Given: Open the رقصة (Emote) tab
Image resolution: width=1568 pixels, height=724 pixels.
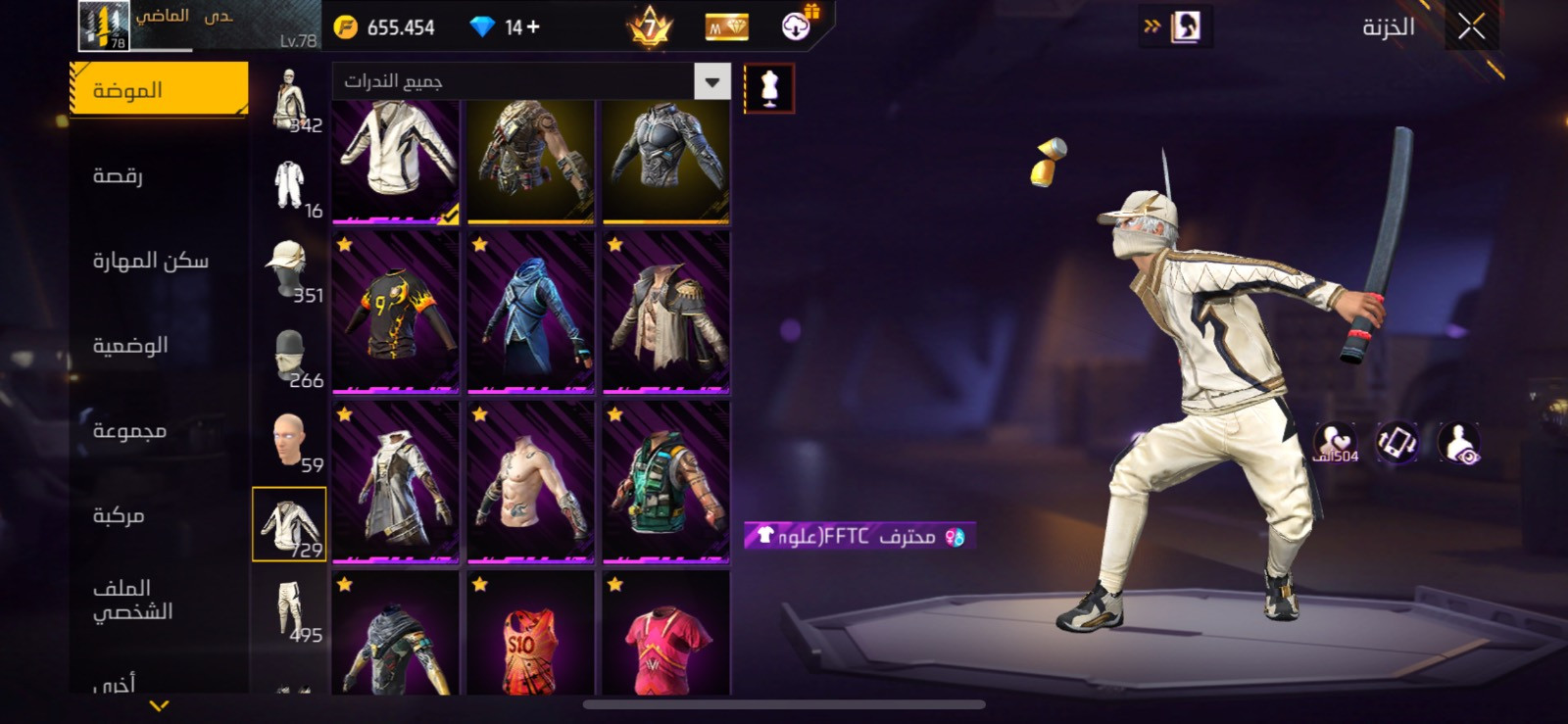Looking at the screenshot, I should 119,176.
